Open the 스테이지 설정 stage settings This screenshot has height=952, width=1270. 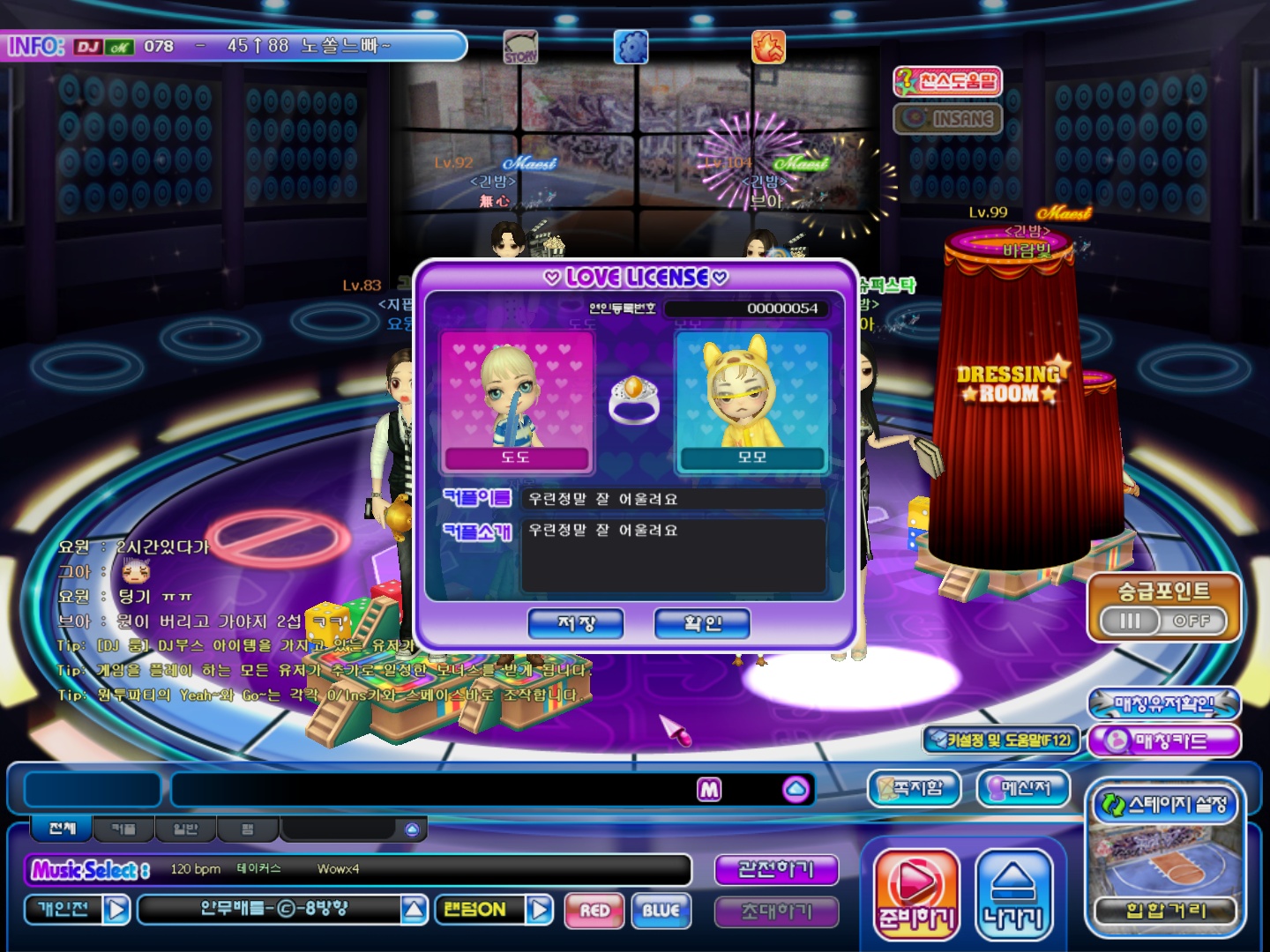click(x=1165, y=804)
